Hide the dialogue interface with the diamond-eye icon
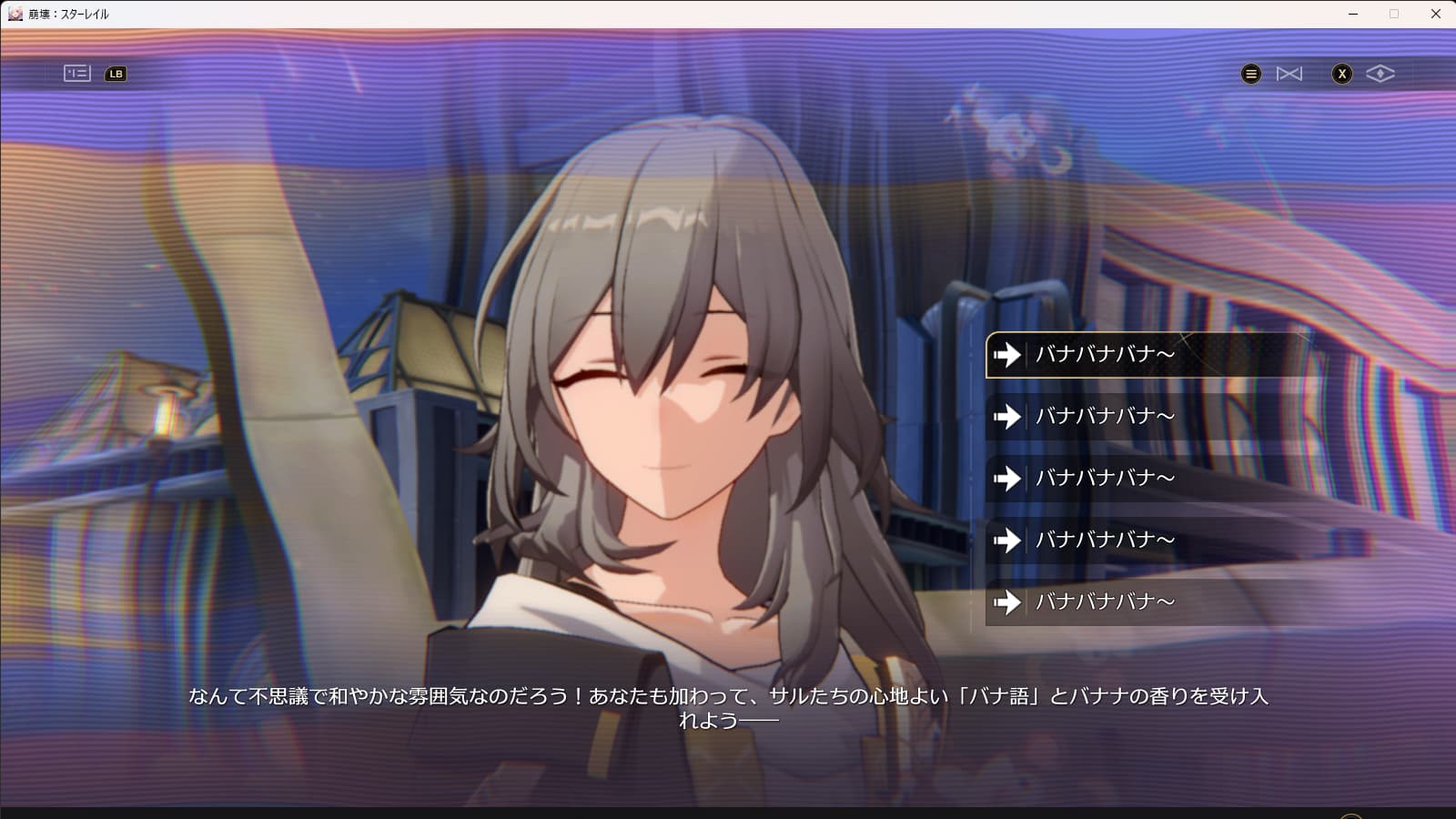The height and width of the screenshot is (819, 1456). click(x=1380, y=74)
